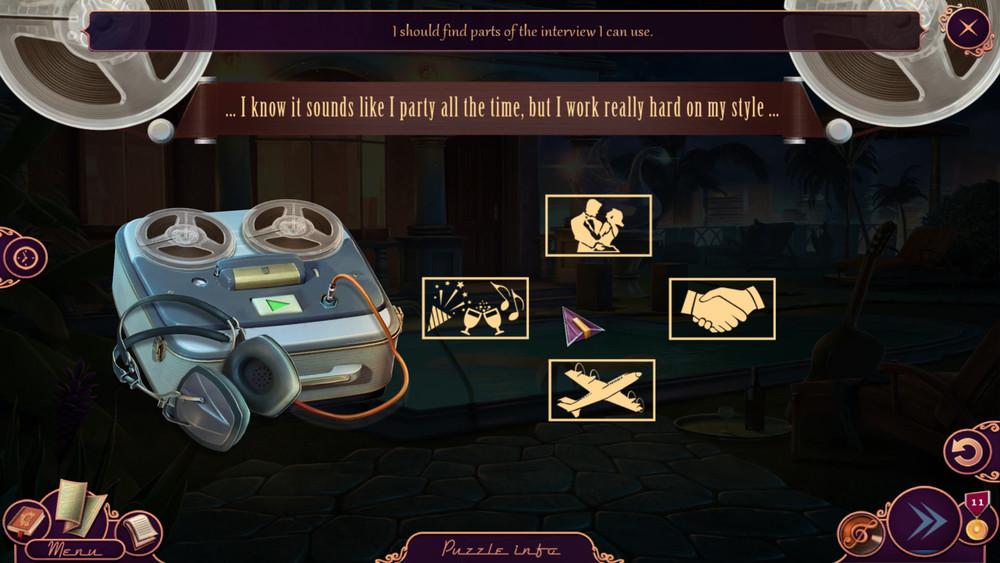Image resolution: width=1000 pixels, height=563 pixels.
Task: Choose the party champagne and music tile
Action: click(475, 308)
